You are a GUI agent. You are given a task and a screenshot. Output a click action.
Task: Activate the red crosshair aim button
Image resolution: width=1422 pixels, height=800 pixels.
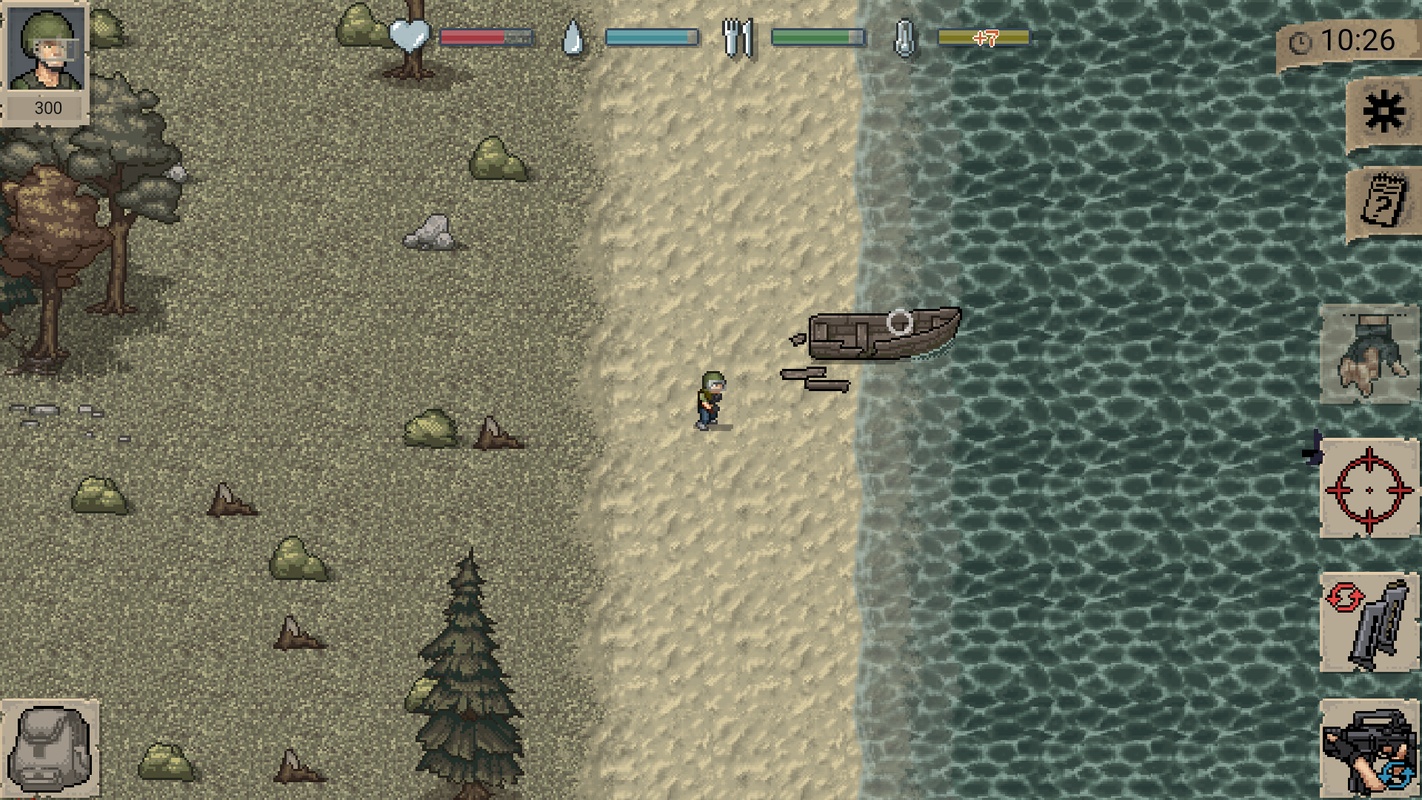tap(1369, 489)
